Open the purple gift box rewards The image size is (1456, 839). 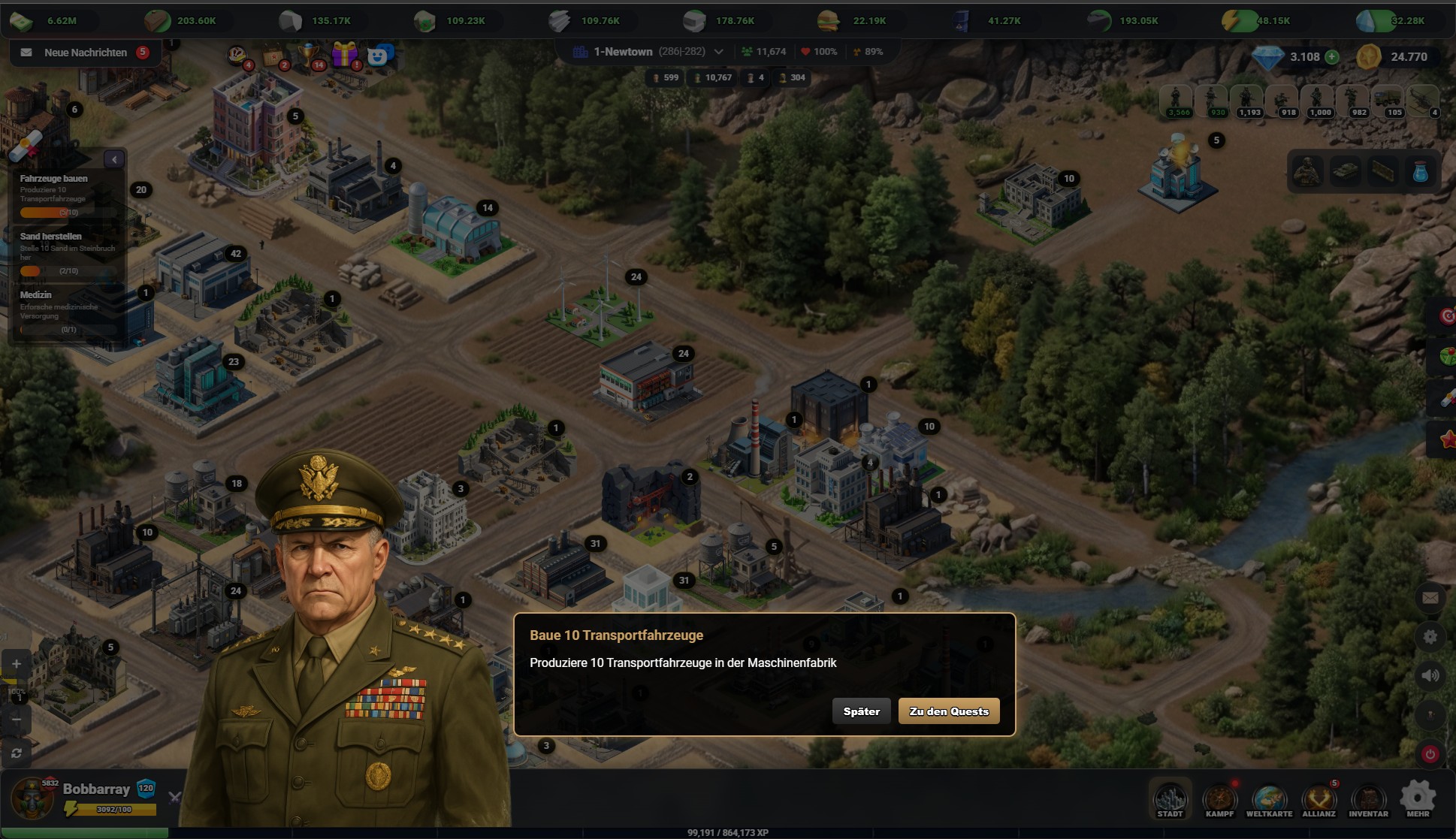click(345, 54)
